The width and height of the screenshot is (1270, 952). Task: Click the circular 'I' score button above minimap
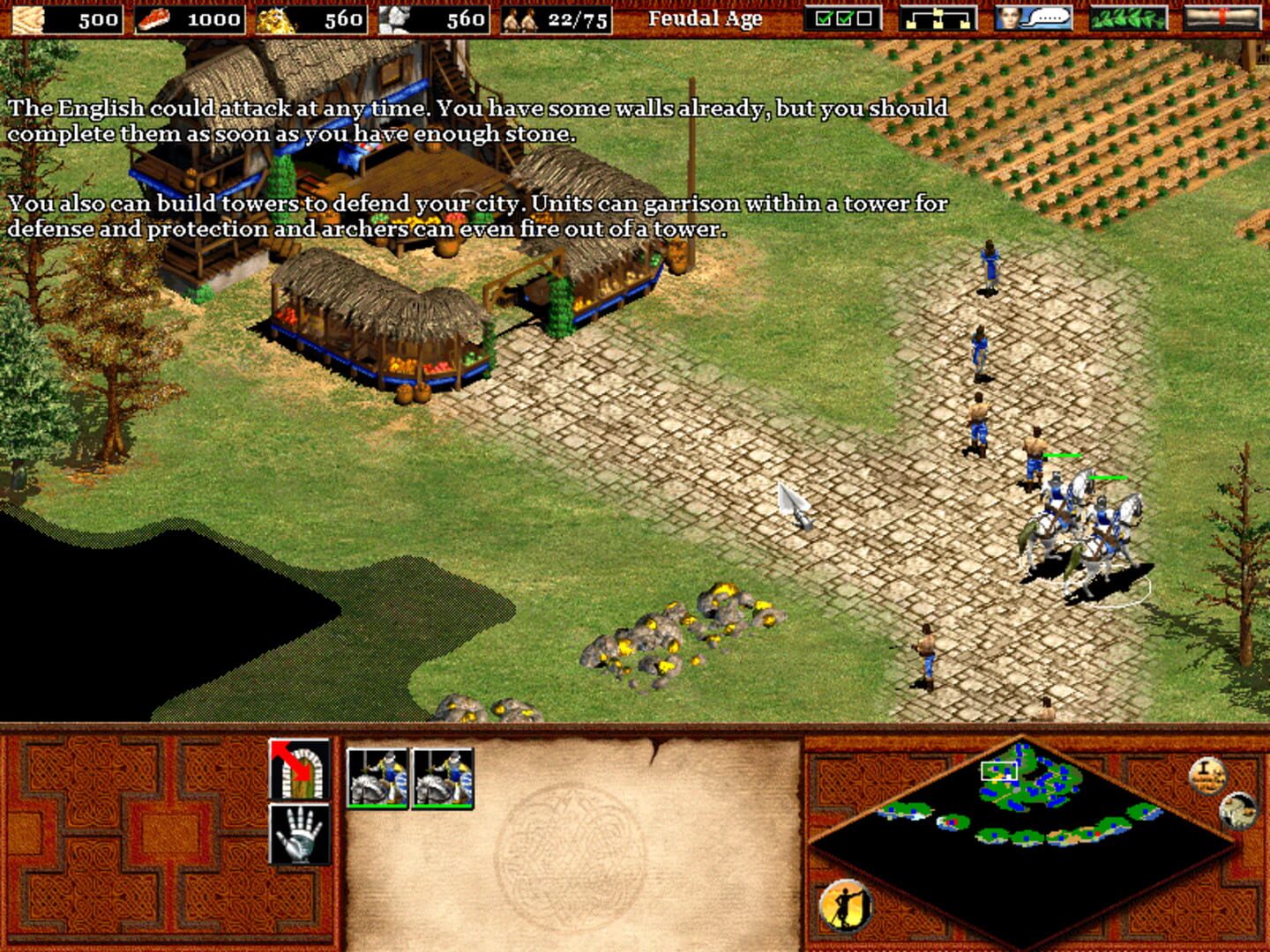pos(1207,773)
